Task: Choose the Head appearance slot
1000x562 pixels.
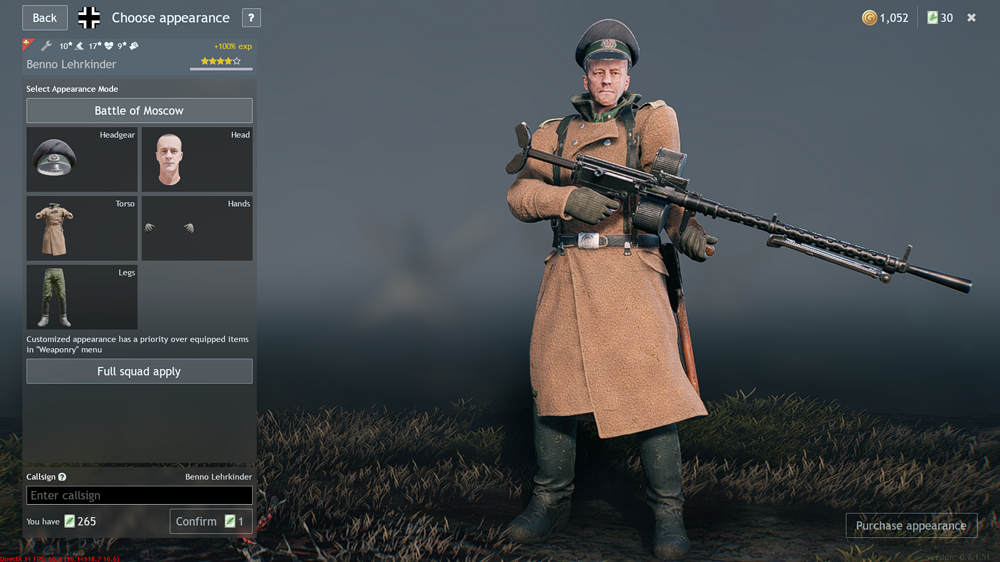Action: coord(197,159)
